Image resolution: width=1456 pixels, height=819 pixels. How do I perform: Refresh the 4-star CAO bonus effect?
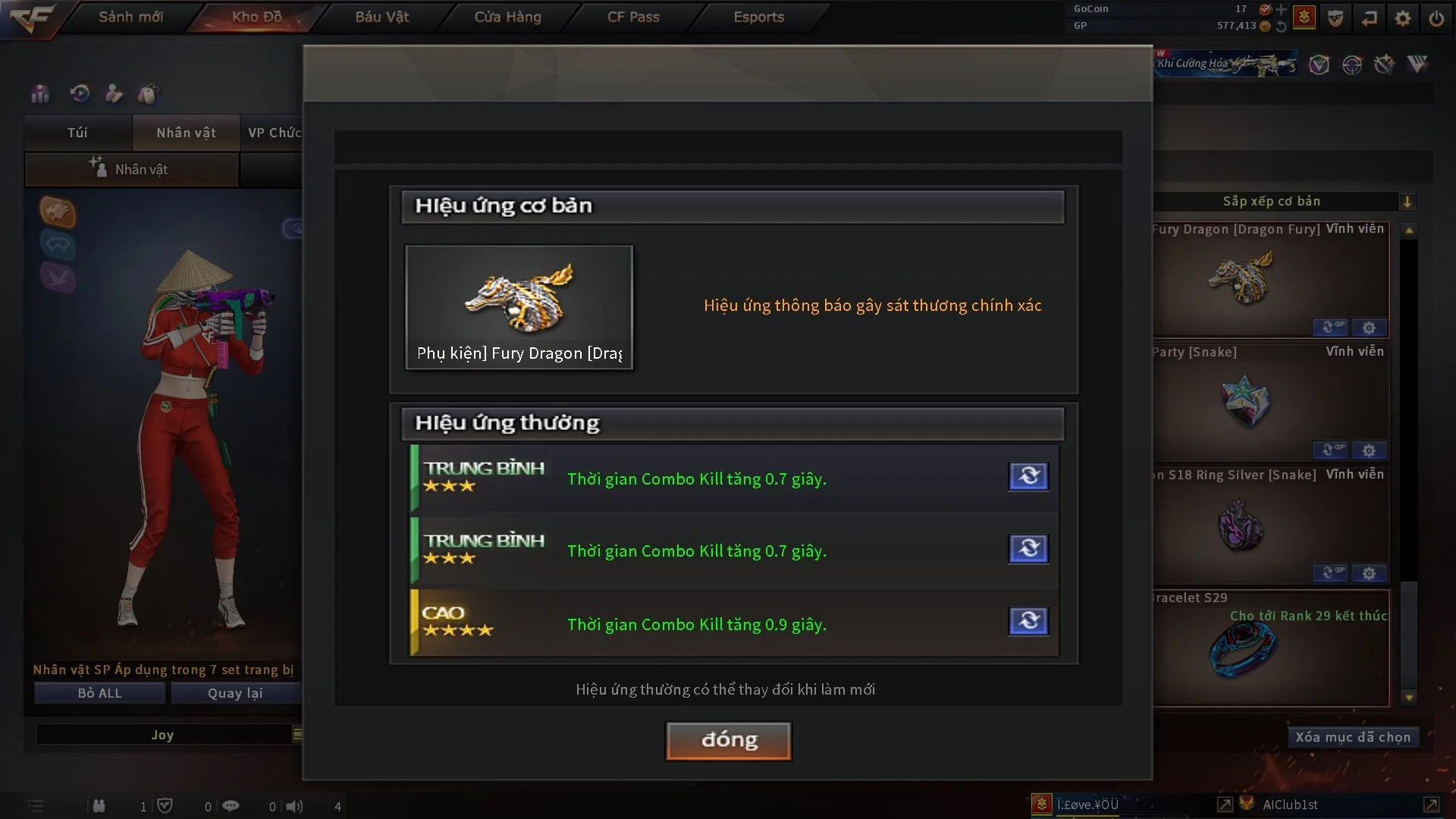pyautogui.click(x=1028, y=621)
